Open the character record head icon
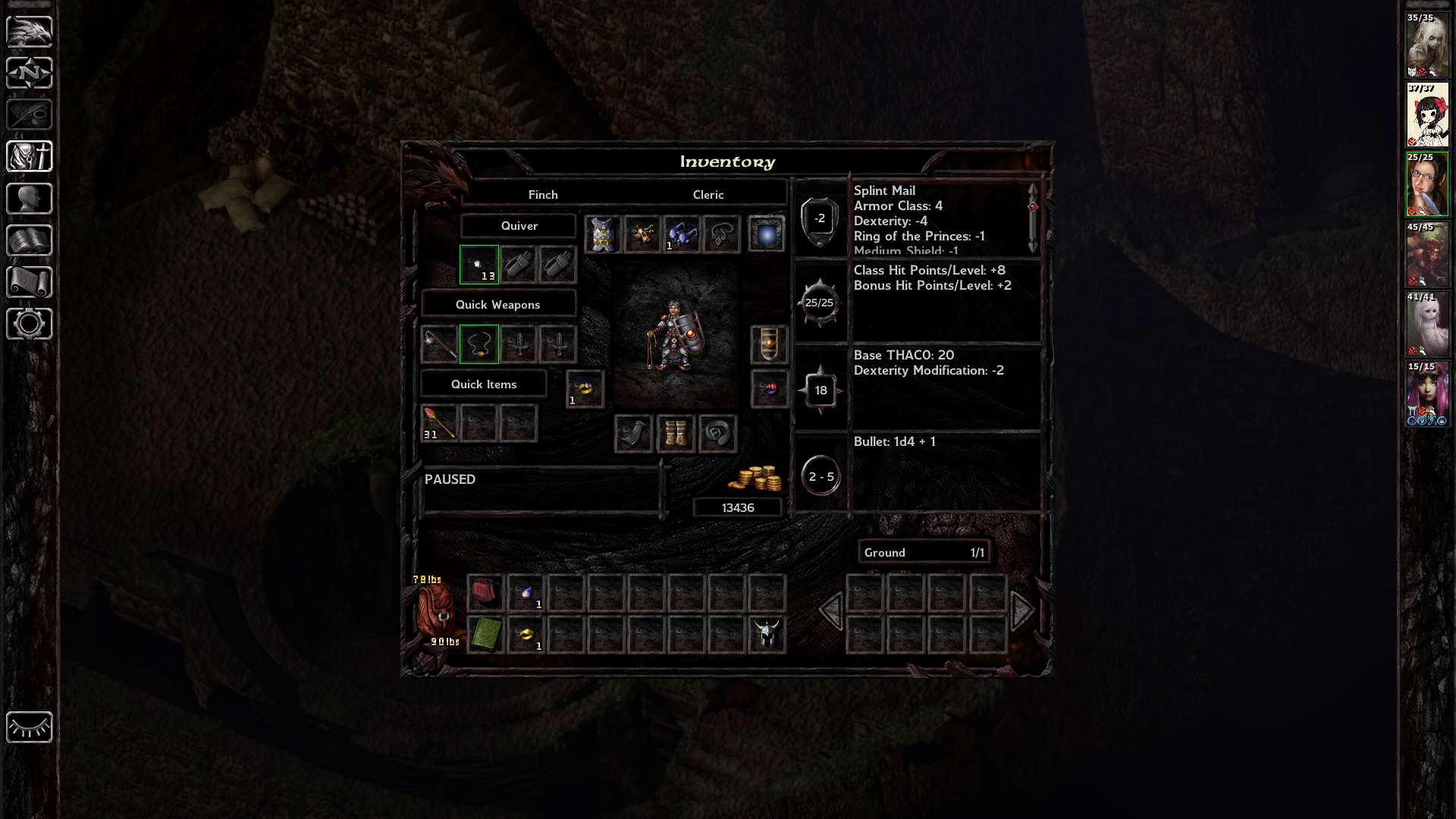Viewport: 1456px width, 819px height. (x=30, y=199)
